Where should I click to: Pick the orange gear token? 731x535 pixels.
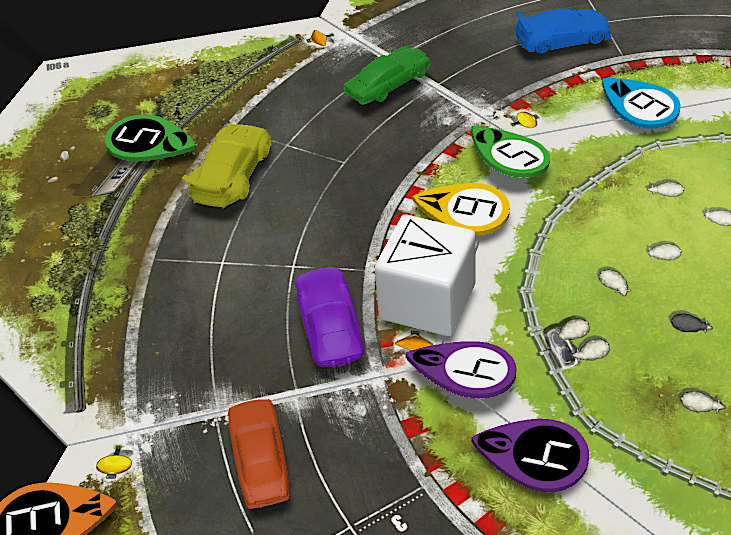click(50, 512)
